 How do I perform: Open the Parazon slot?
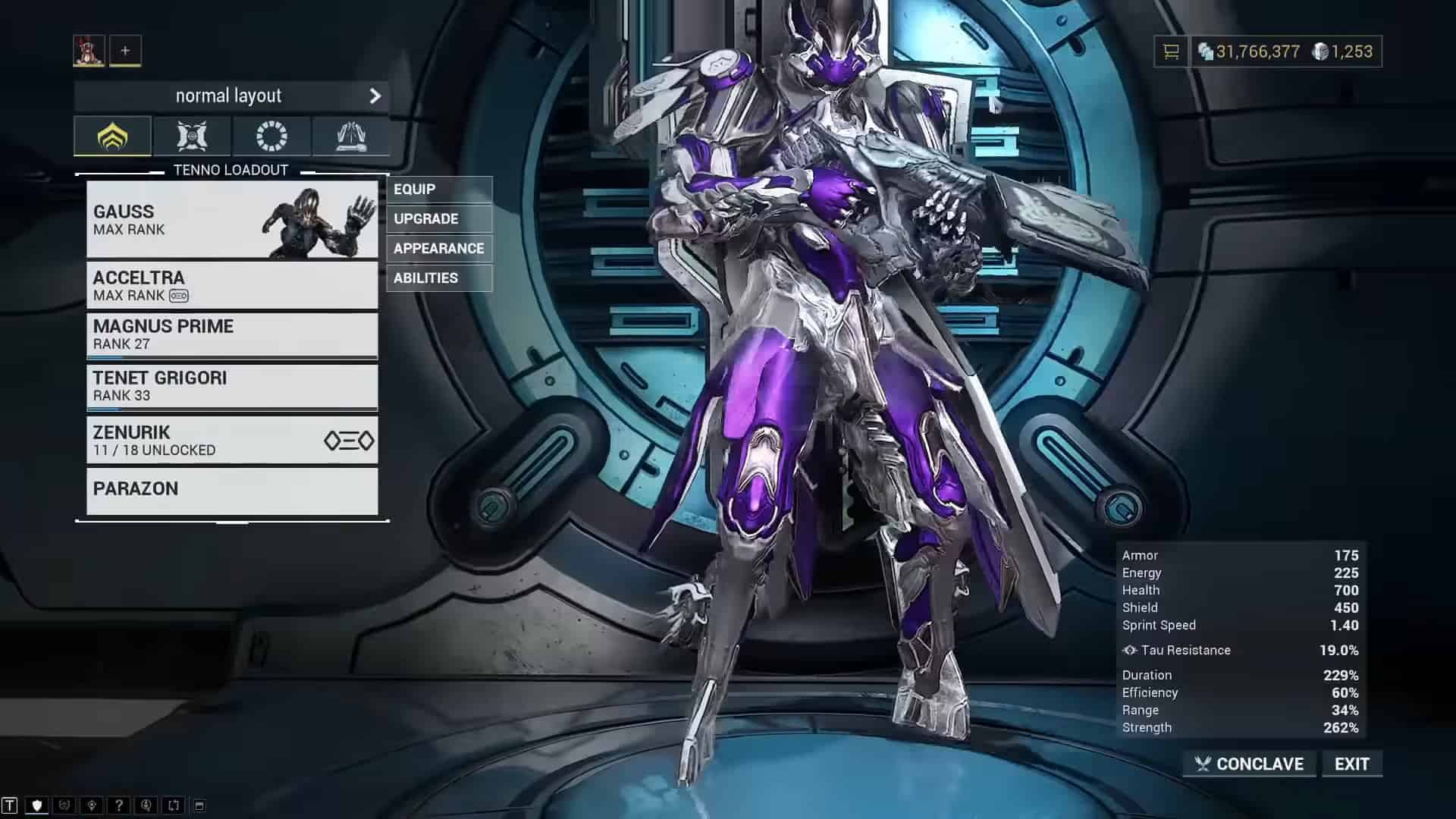pyautogui.click(x=231, y=490)
